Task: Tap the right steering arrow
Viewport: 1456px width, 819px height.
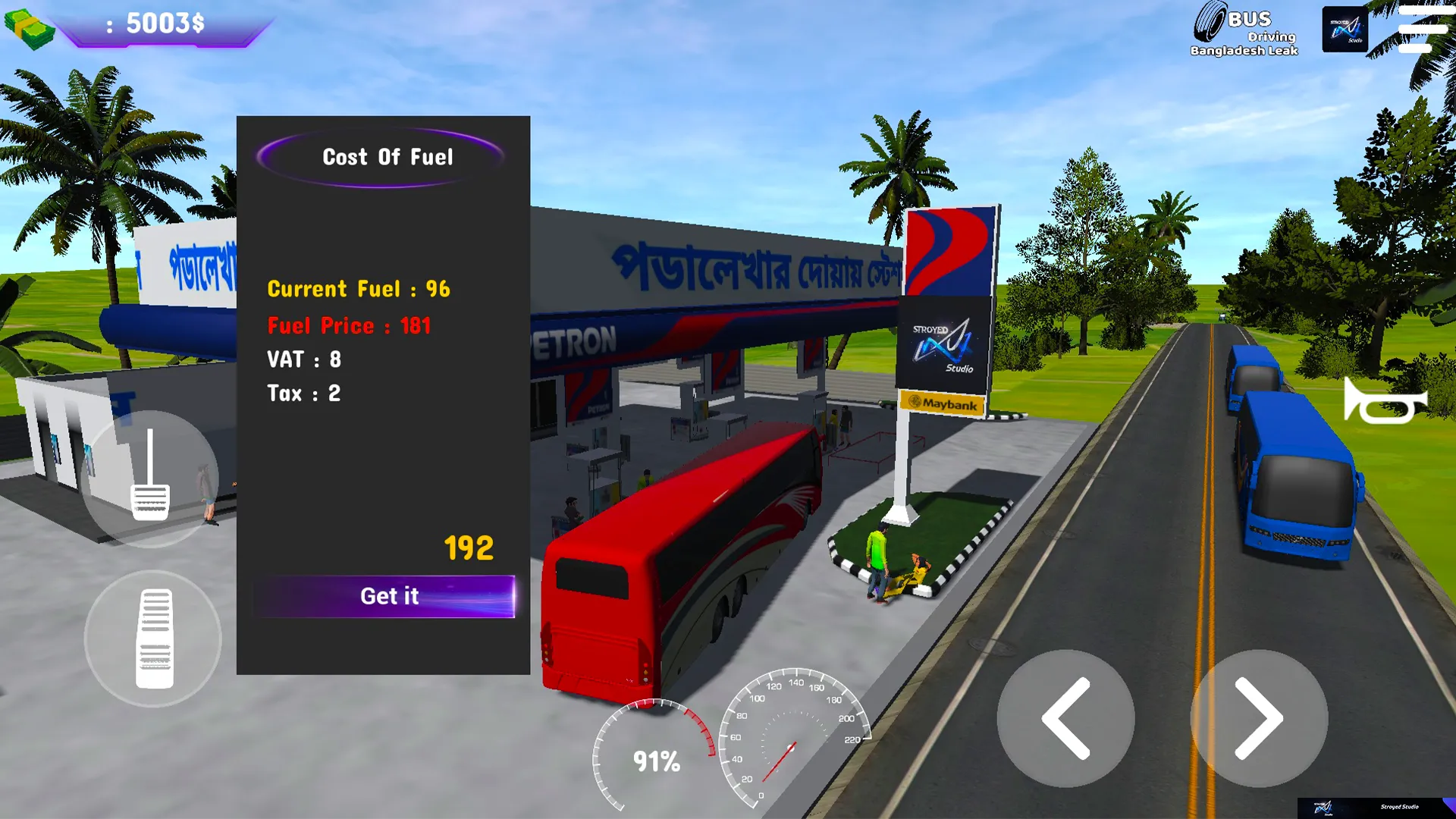Action: [x=1259, y=717]
